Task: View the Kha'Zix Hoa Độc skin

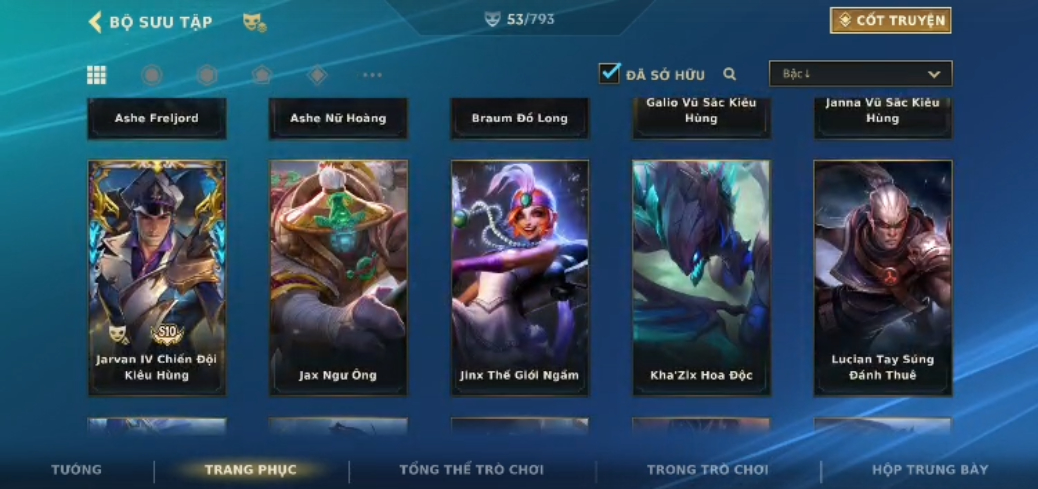Action: point(701,277)
